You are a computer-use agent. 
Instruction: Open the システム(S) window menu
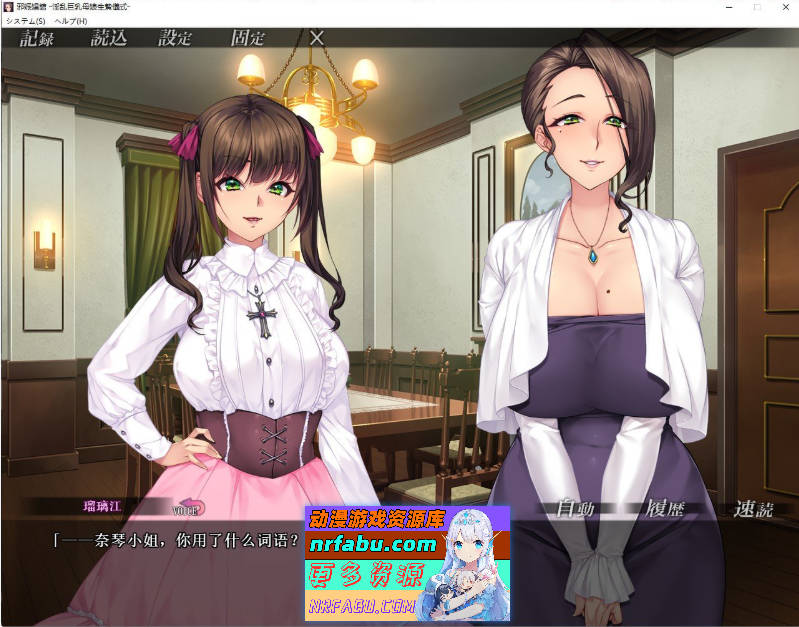pos(26,21)
